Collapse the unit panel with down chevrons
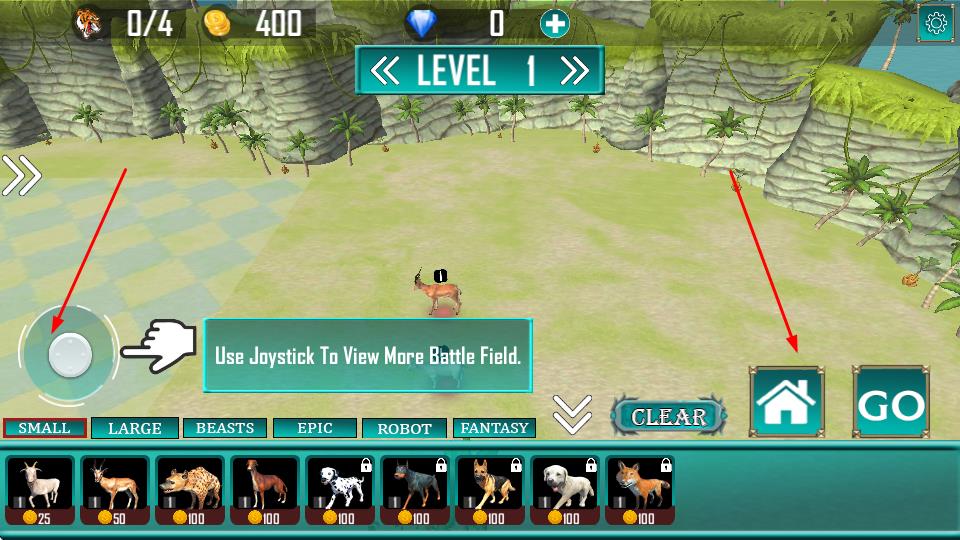Screen dimensions: 960x540 (572, 414)
